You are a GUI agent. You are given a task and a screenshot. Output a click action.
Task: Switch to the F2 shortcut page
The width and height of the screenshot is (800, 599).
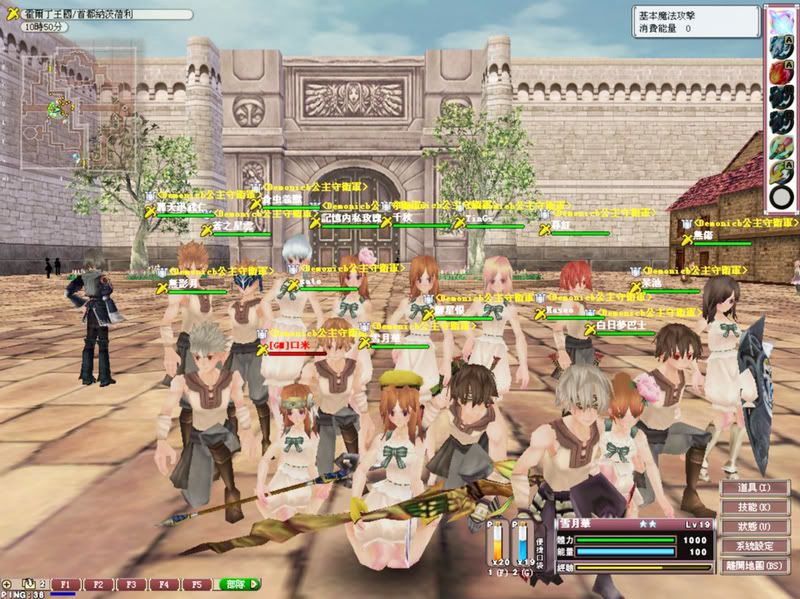coord(98,583)
